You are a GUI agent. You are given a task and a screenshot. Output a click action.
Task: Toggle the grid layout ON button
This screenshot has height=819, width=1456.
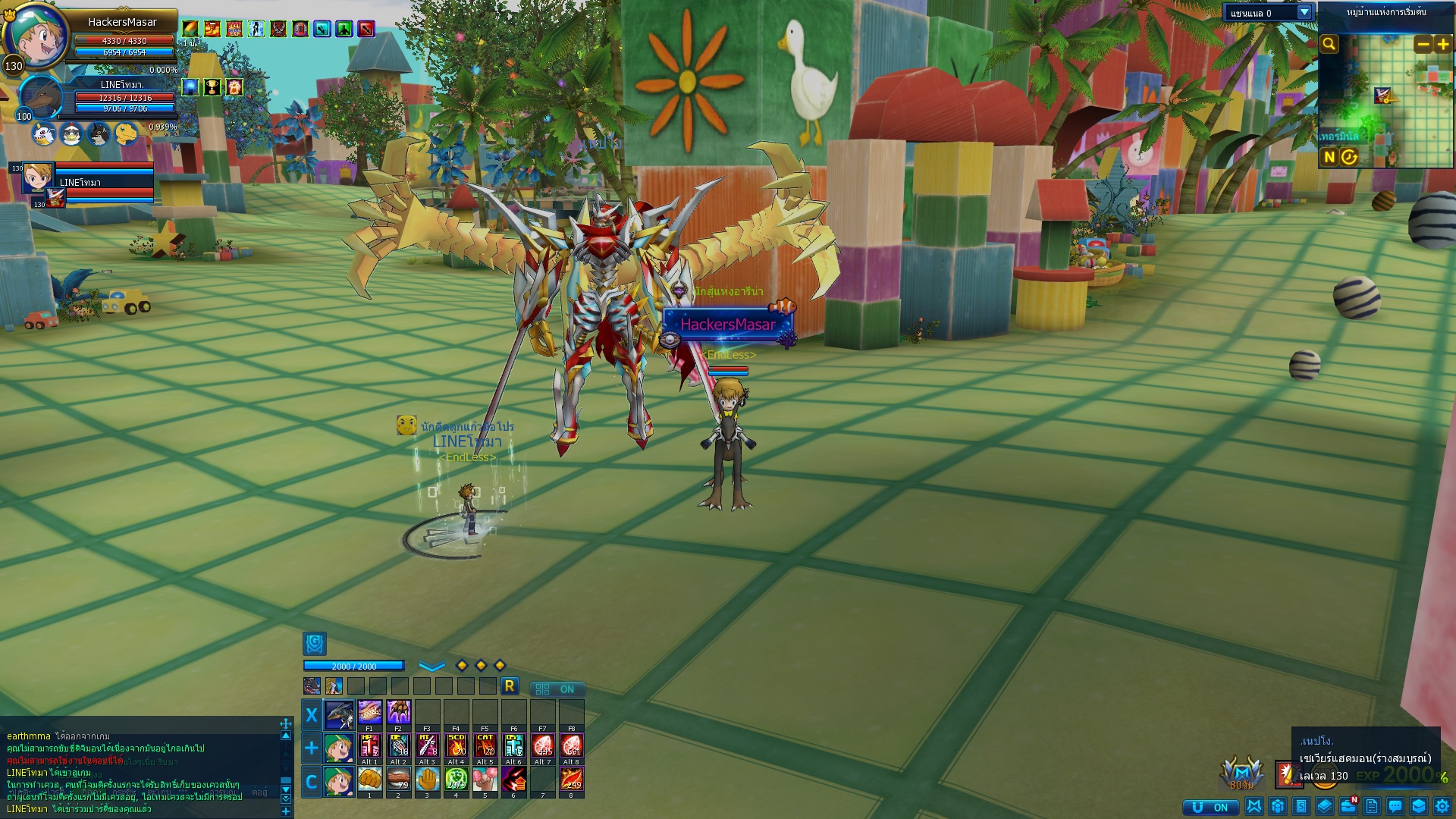coord(557,689)
